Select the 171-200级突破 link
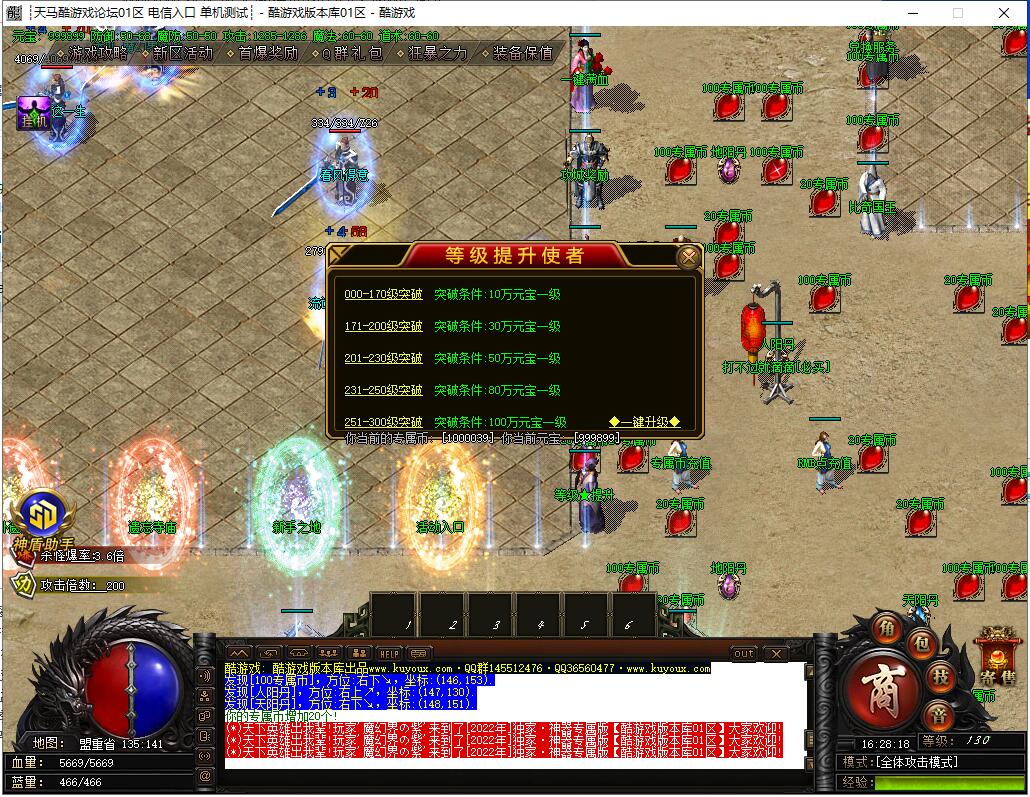1030x797 pixels. [x=383, y=327]
